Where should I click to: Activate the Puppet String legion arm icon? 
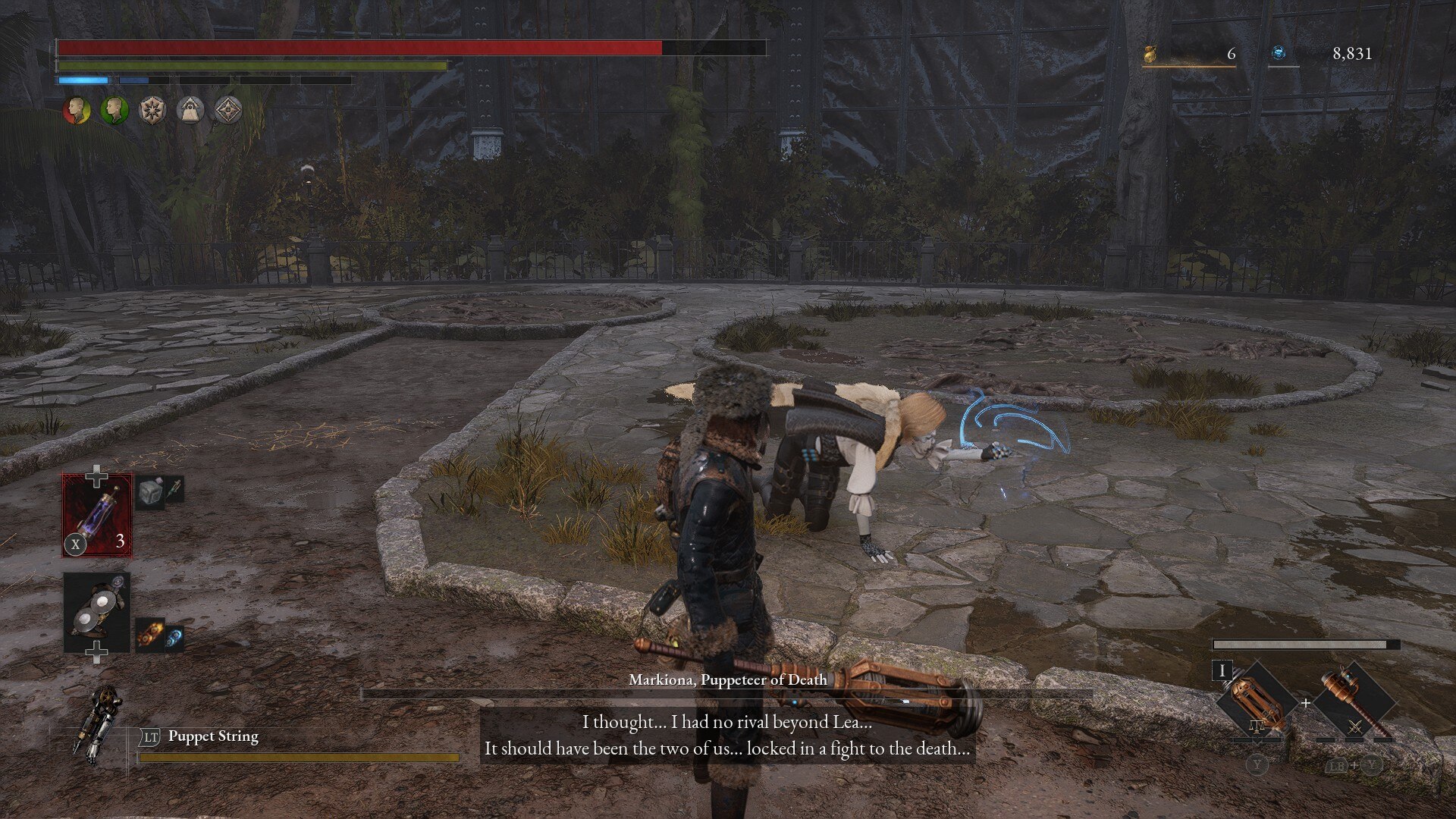pyautogui.click(x=99, y=723)
